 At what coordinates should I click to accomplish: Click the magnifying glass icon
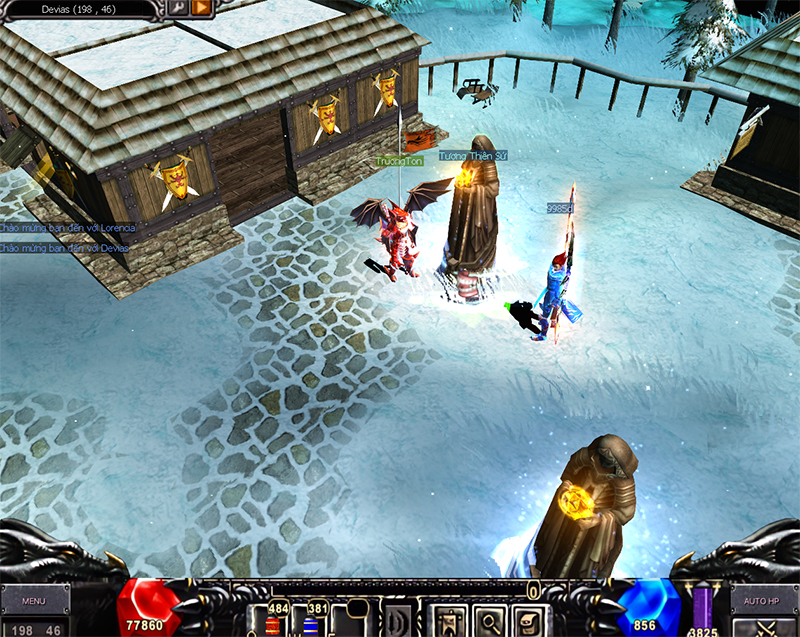[489, 621]
